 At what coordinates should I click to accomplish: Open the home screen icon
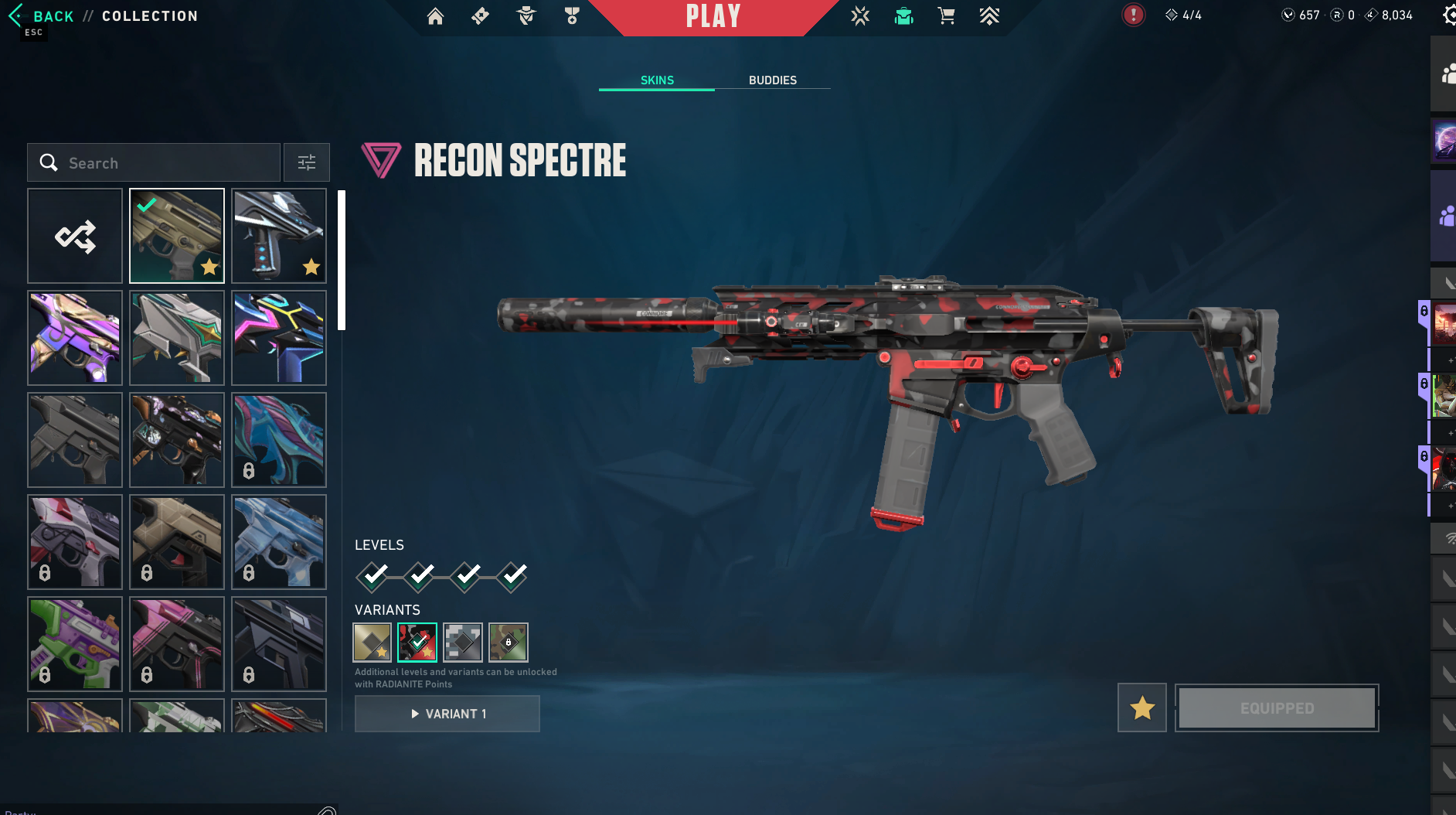click(435, 16)
